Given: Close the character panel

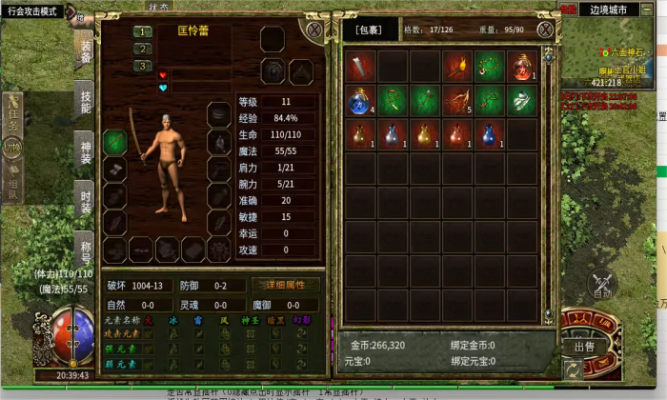Looking at the screenshot, I should click(x=316, y=31).
